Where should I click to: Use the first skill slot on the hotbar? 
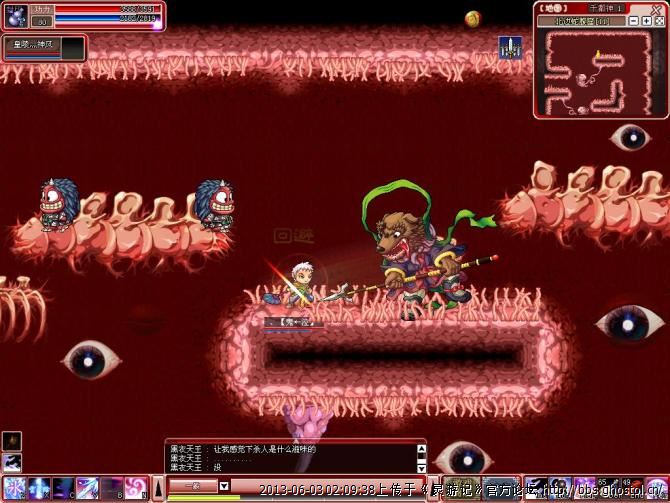[13, 489]
